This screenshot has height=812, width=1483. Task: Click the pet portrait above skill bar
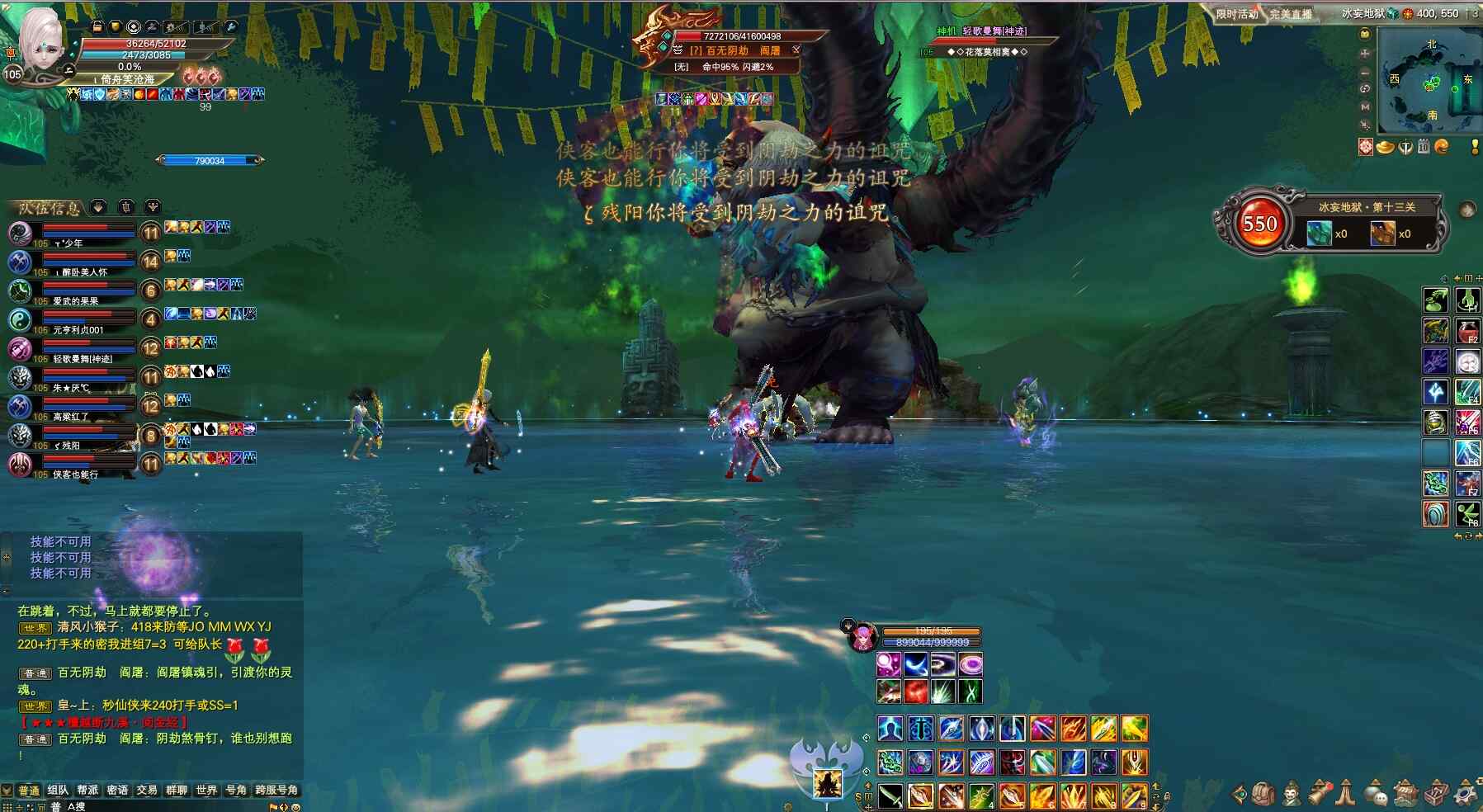coord(862,637)
